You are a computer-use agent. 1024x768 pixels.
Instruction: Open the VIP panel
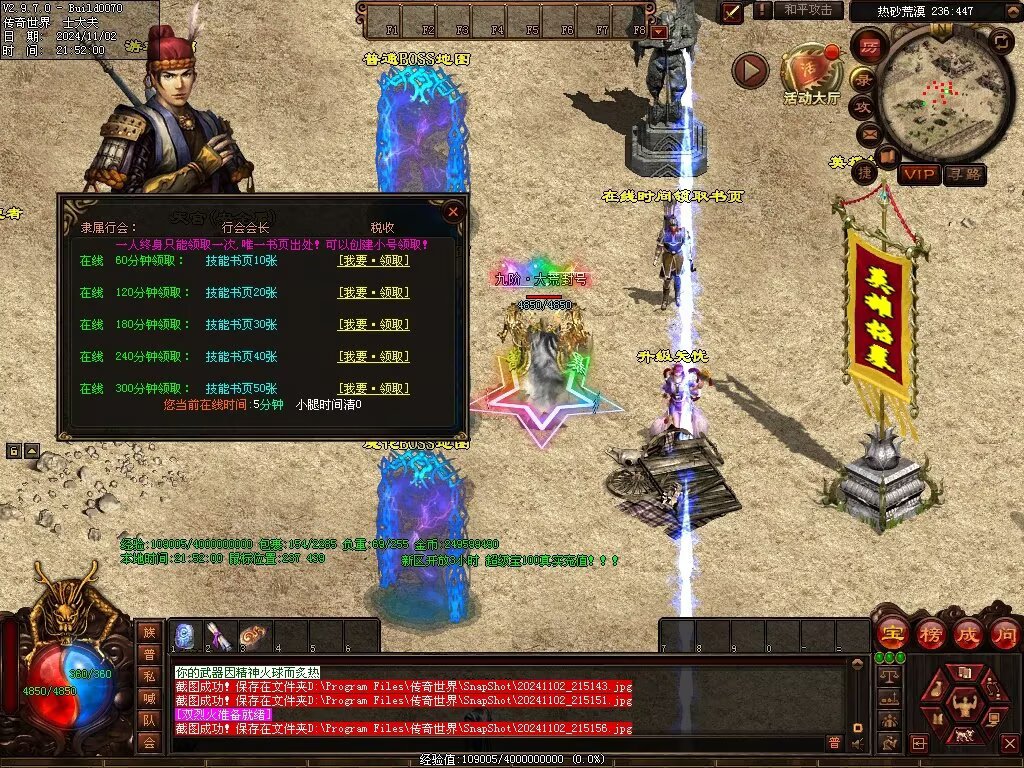(x=918, y=175)
